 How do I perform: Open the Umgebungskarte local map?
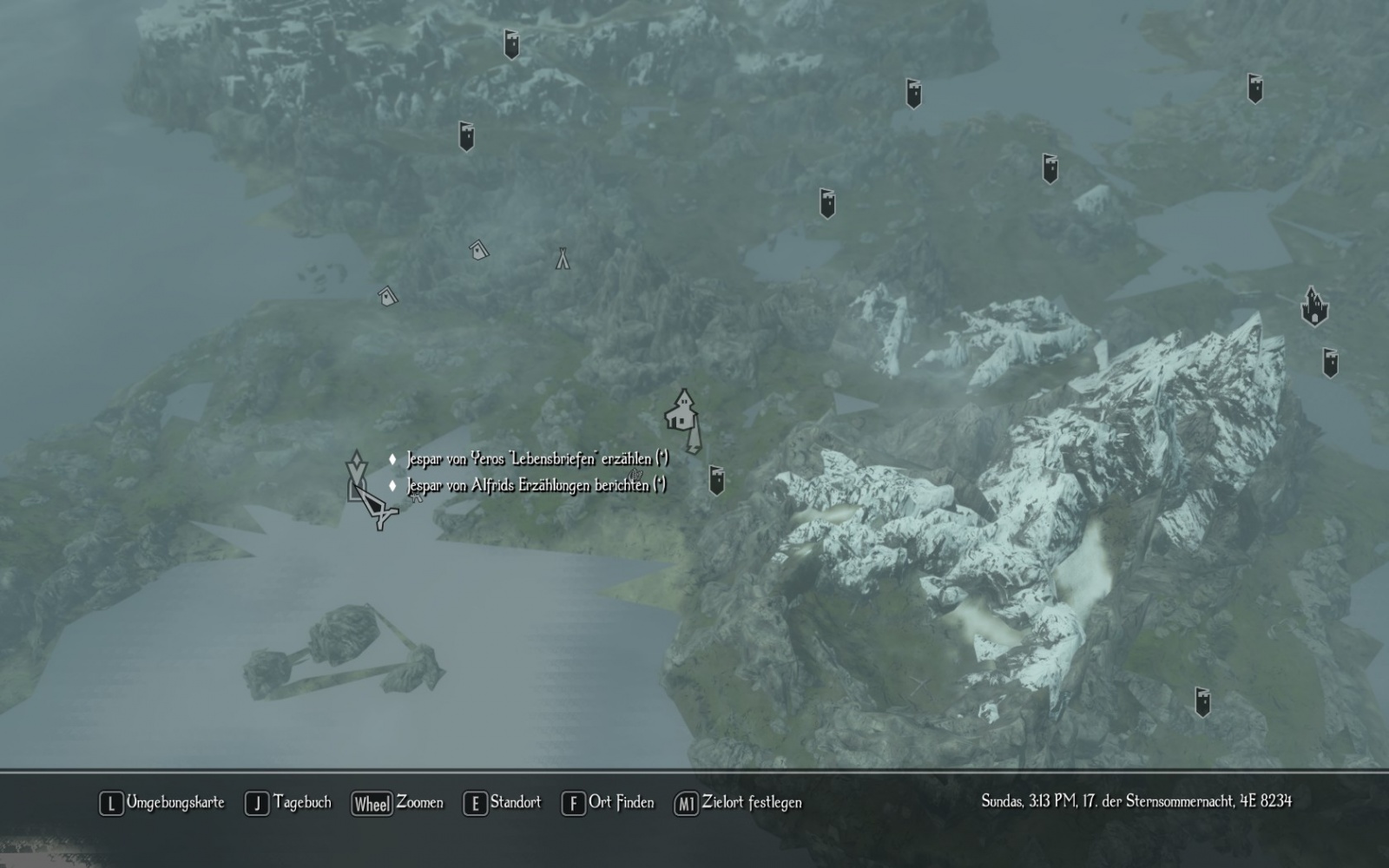point(162,803)
